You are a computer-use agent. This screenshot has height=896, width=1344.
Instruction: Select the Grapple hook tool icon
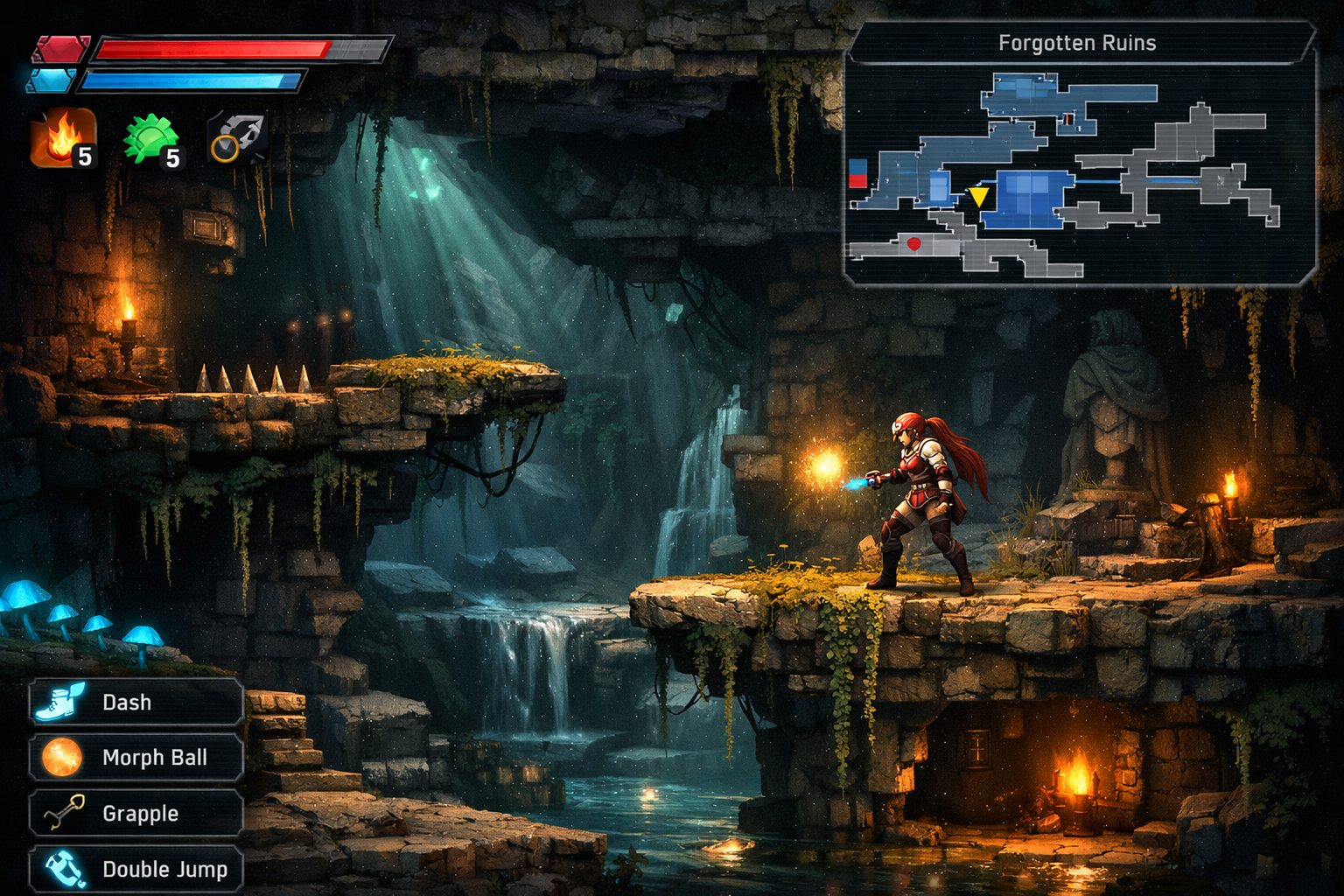[66, 814]
